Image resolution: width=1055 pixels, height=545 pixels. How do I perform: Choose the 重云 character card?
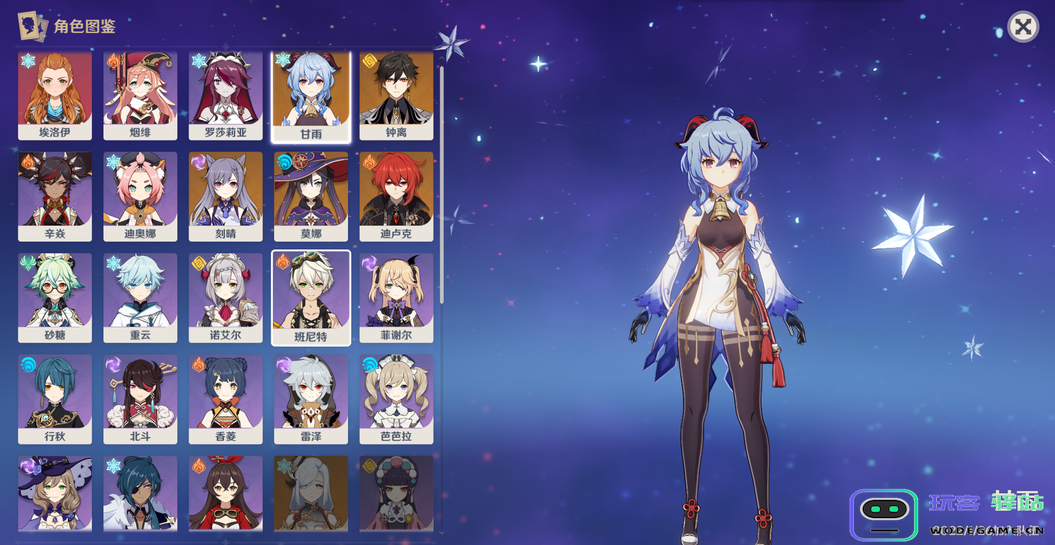click(x=140, y=298)
